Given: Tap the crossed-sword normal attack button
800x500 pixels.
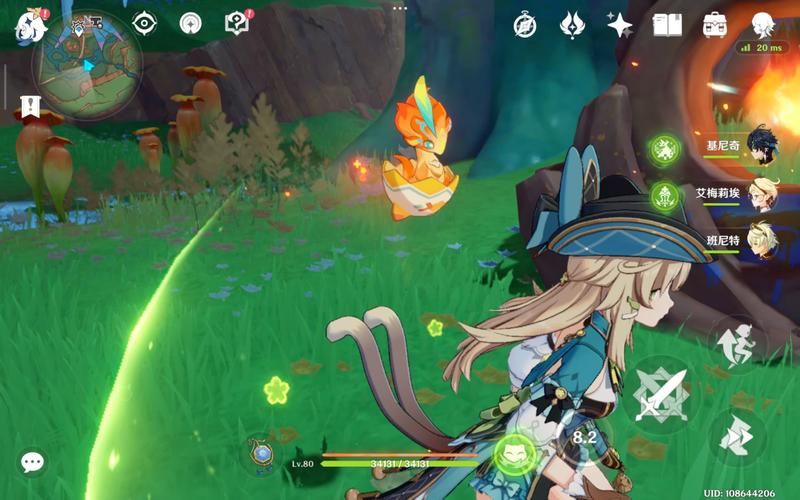Looking at the screenshot, I should pos(662,394).
